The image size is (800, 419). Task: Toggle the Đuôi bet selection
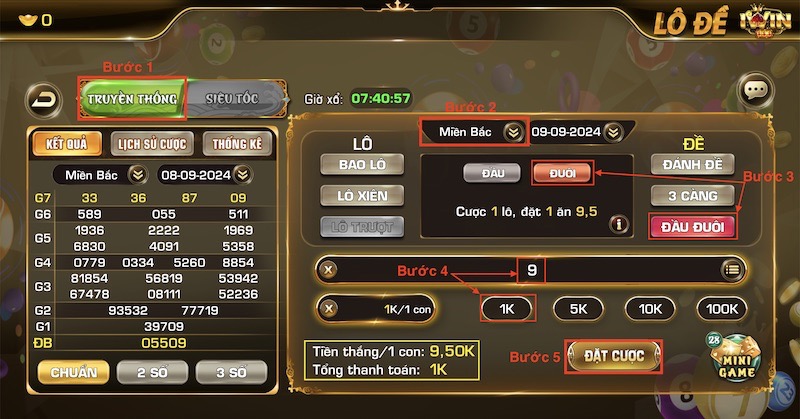coord(561,172)
